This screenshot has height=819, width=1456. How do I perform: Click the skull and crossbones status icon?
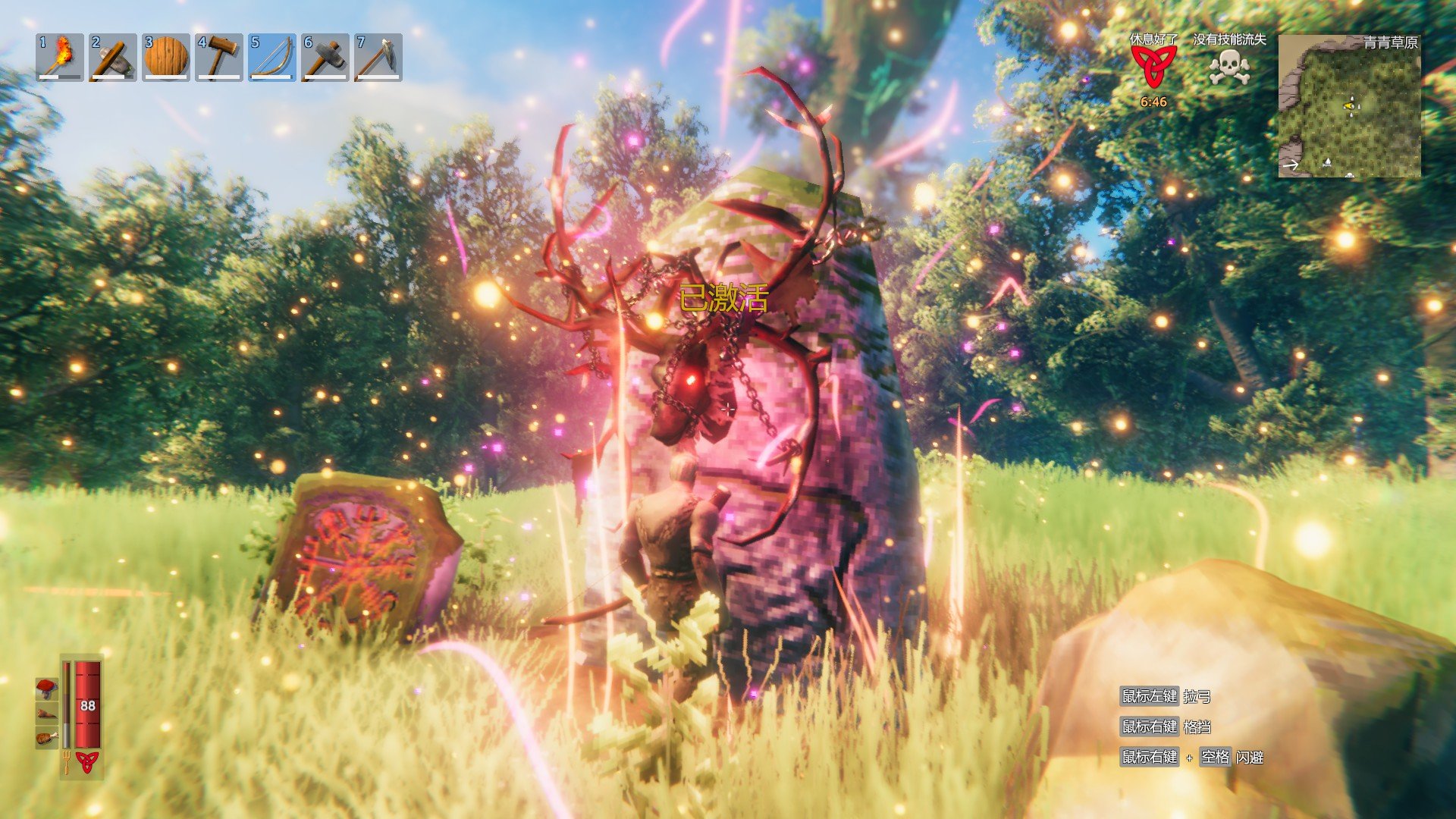pos(1228,68)
